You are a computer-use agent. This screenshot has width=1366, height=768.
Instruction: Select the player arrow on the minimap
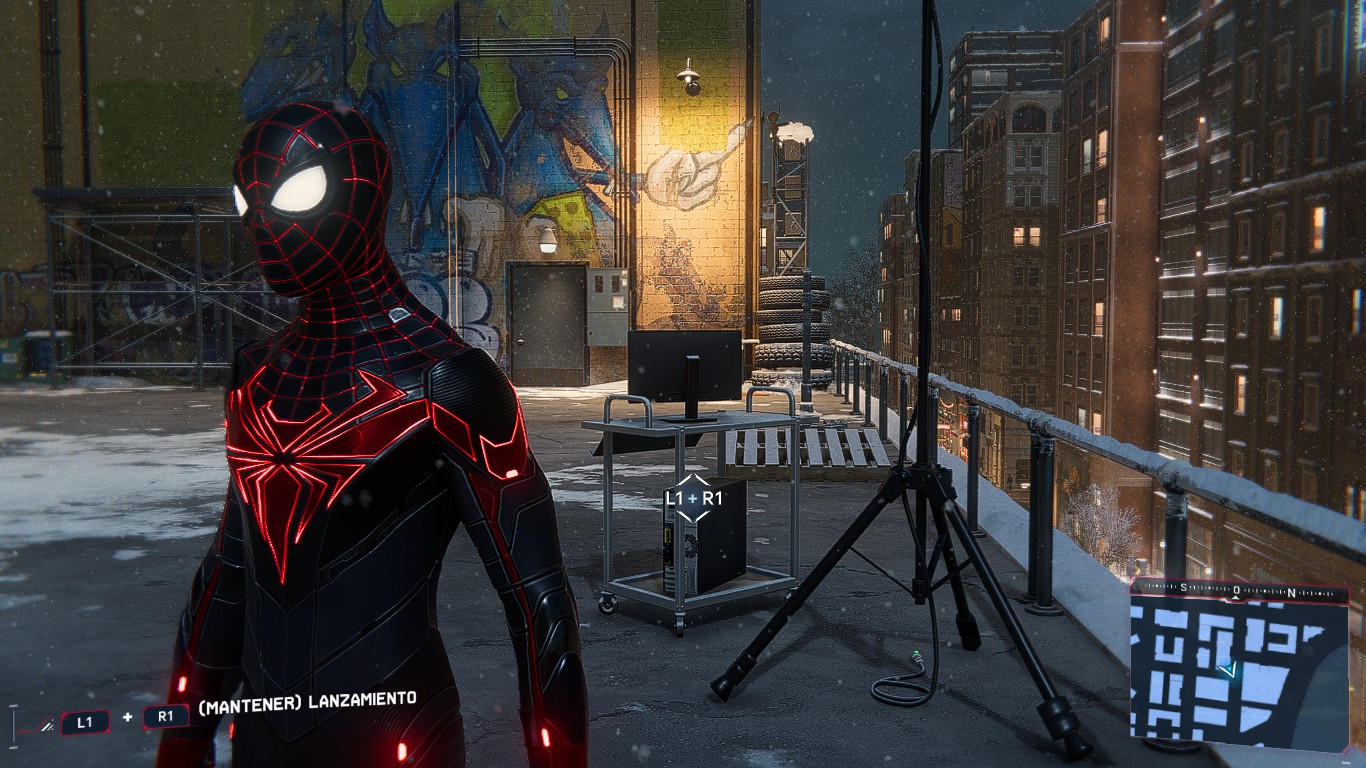[x=1231, y=670]
